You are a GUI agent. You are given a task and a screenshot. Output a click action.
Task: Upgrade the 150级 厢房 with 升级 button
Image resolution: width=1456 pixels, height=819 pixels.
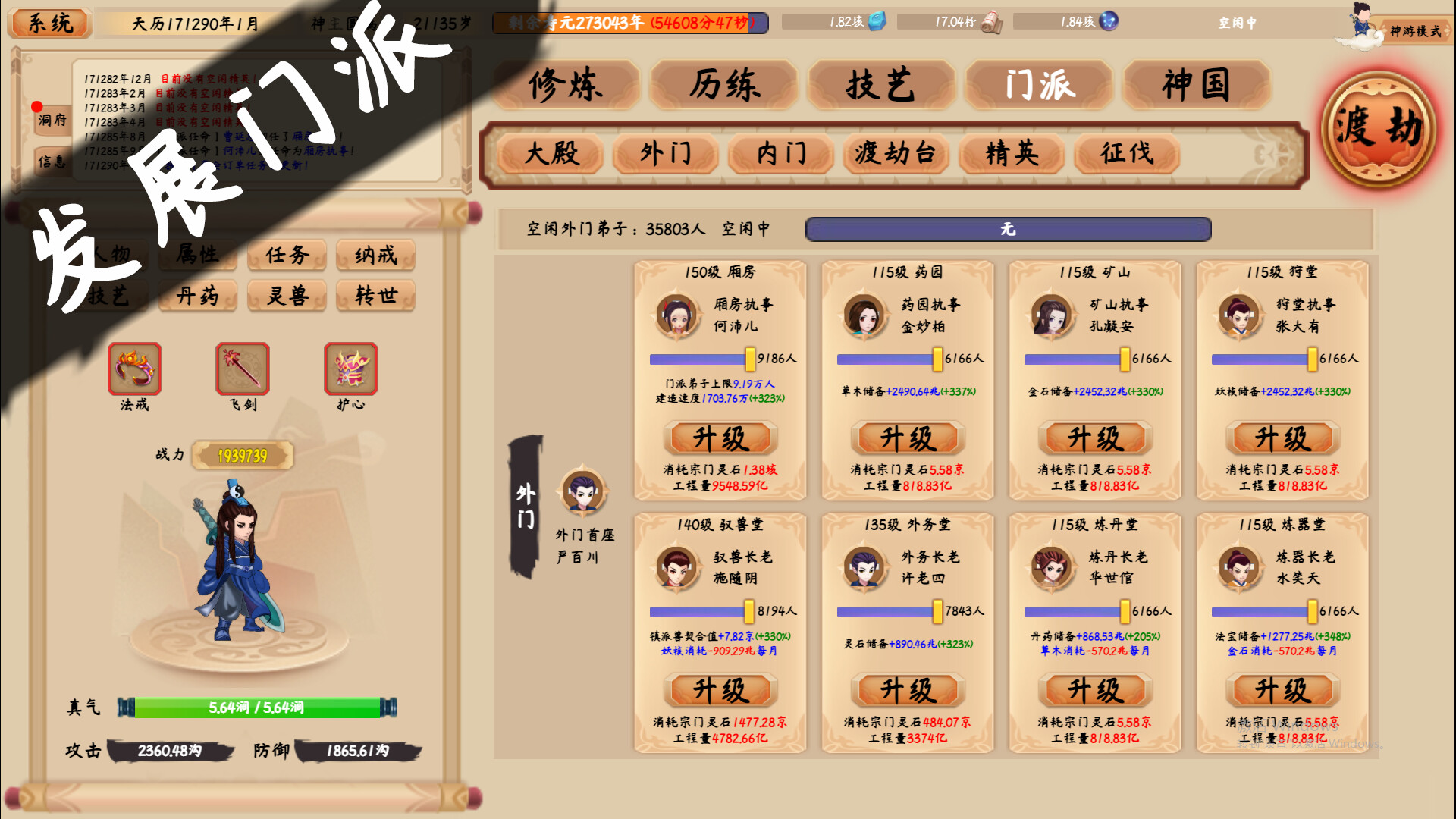tap(718, 438)
